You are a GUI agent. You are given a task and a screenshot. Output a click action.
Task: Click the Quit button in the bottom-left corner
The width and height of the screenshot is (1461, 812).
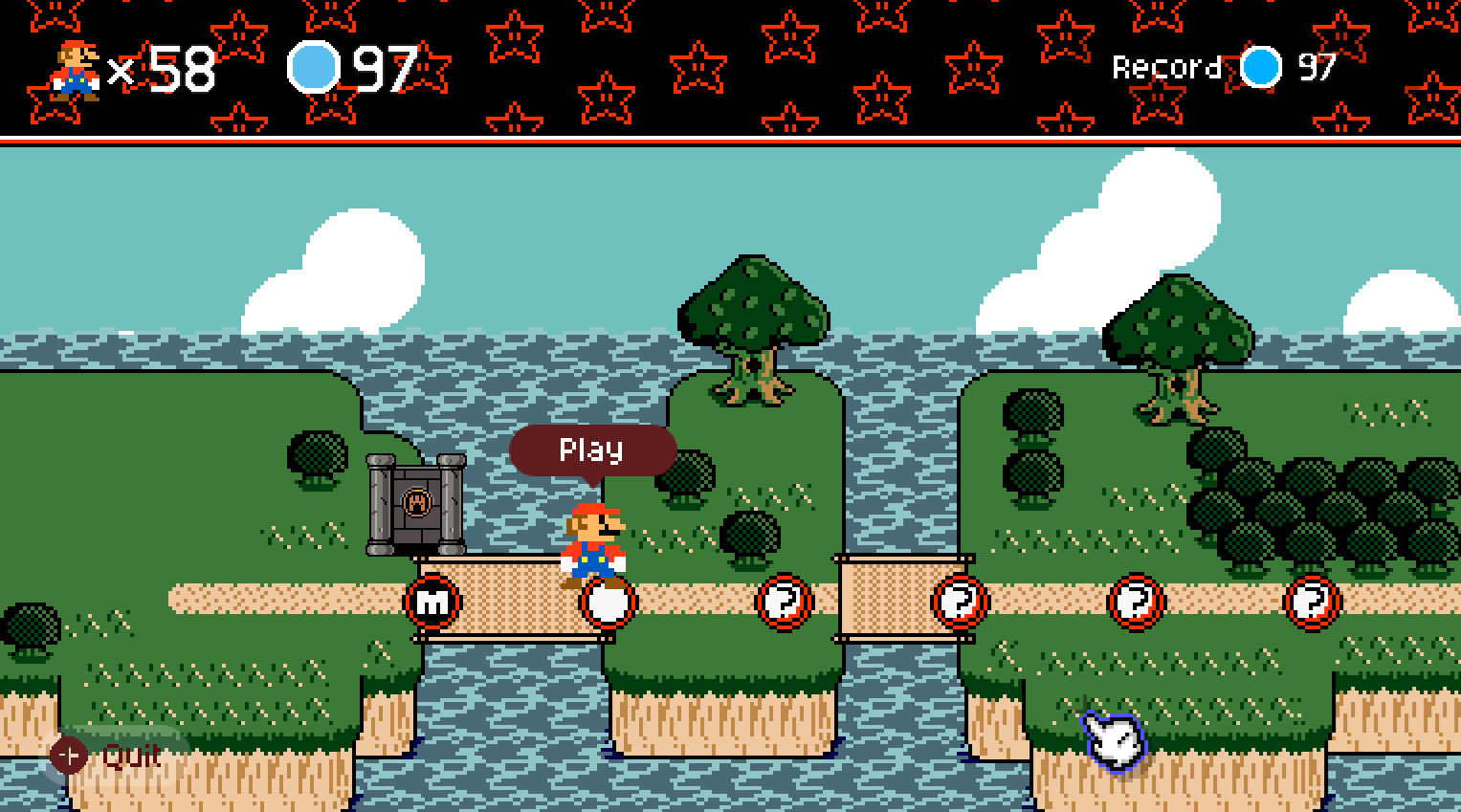pyautogui.click(x=129, y=756)
